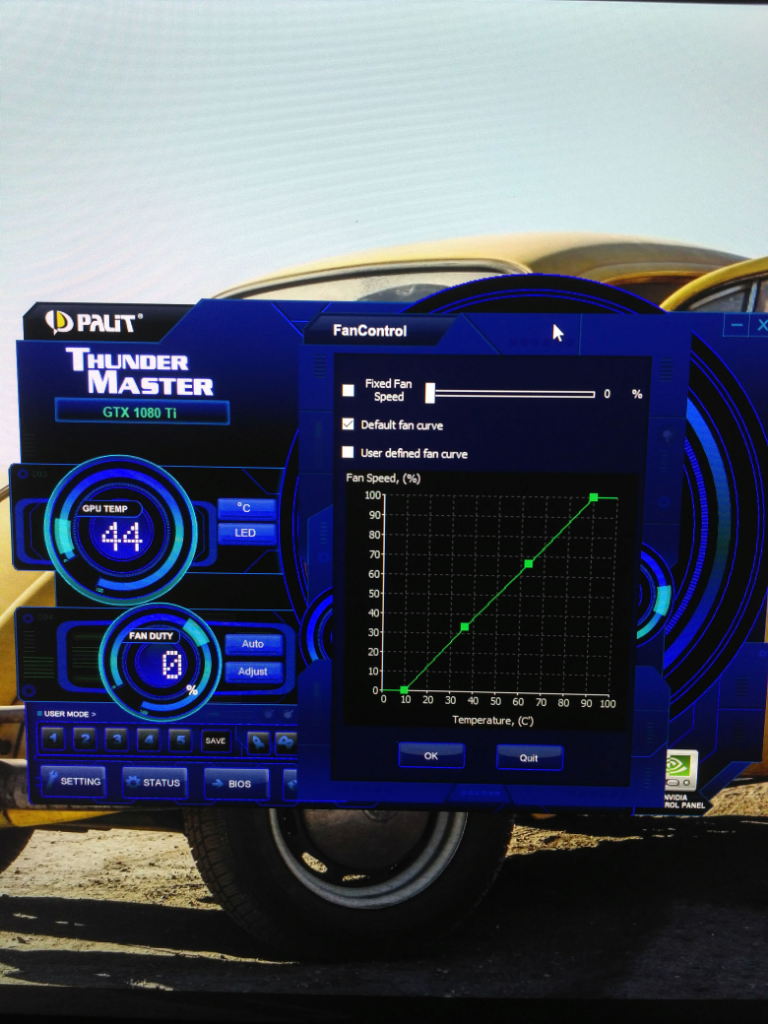Viewport: 768px width, 1024px height.
Task: Minimize the ThunderMaster window
Action: pyautogui.click(x=737, y=325)
